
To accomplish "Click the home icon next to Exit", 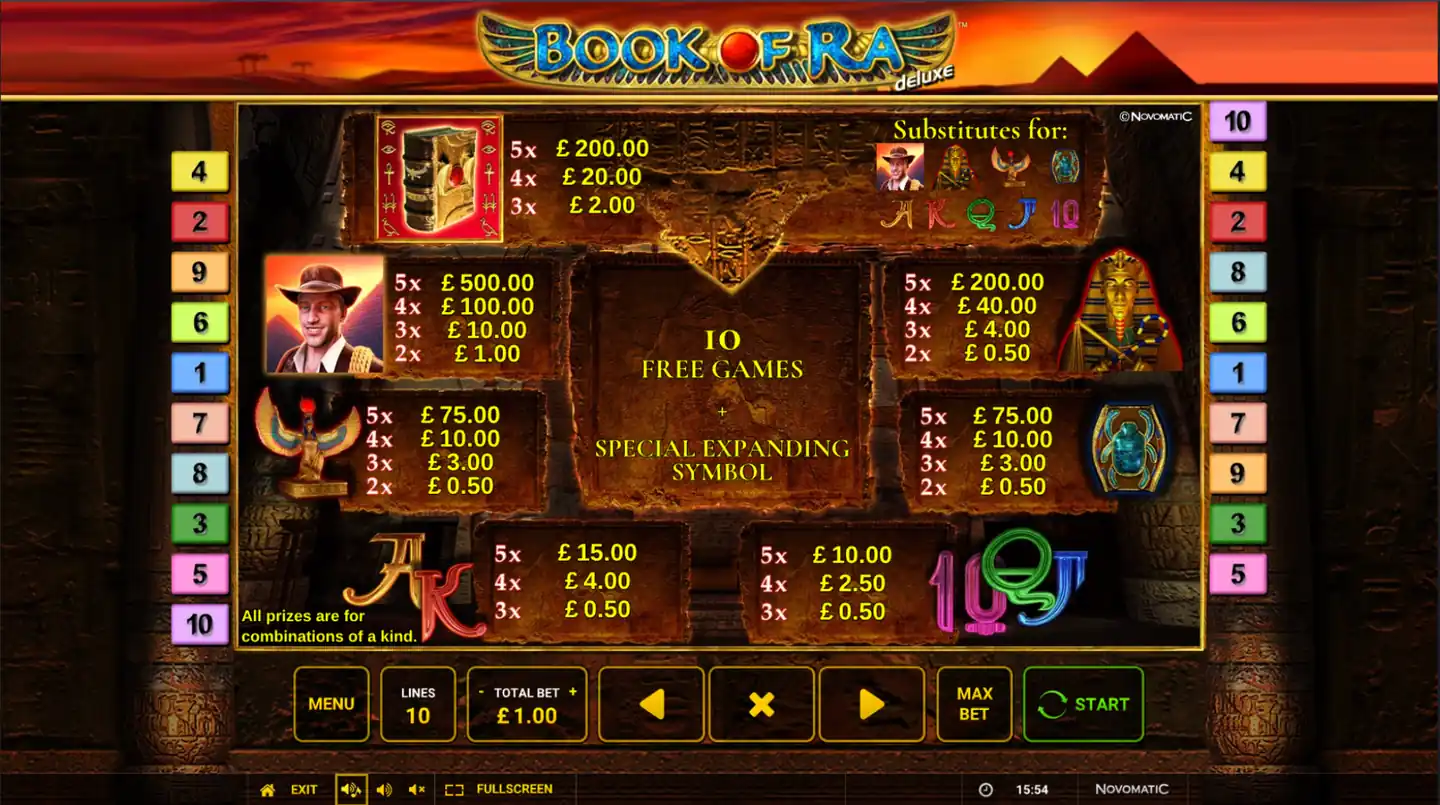I will 267,788.
